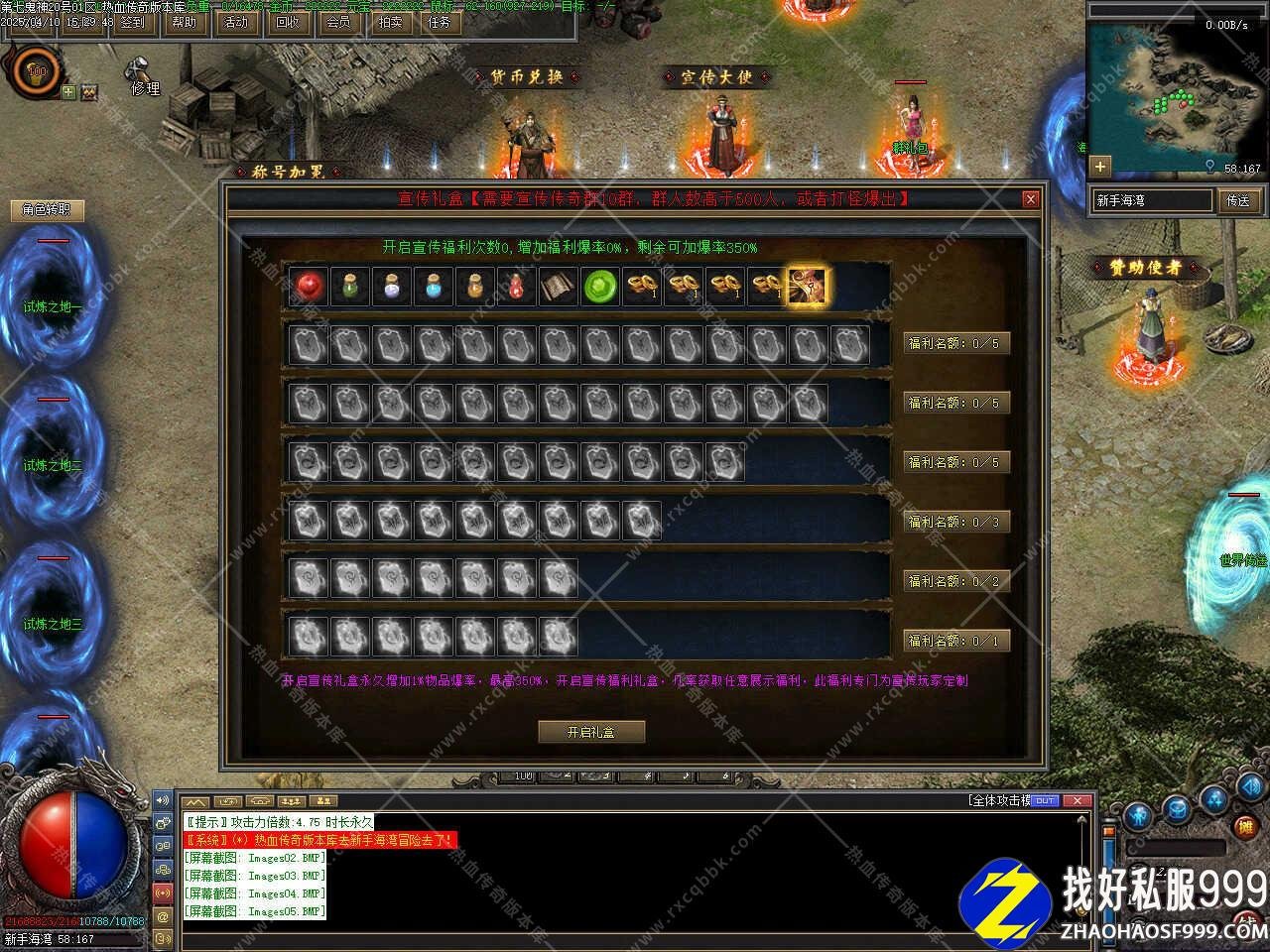Close the 宣传礼盒 gift box window
Viewport: 1270px width, 952px height.
pos(1031,199)
